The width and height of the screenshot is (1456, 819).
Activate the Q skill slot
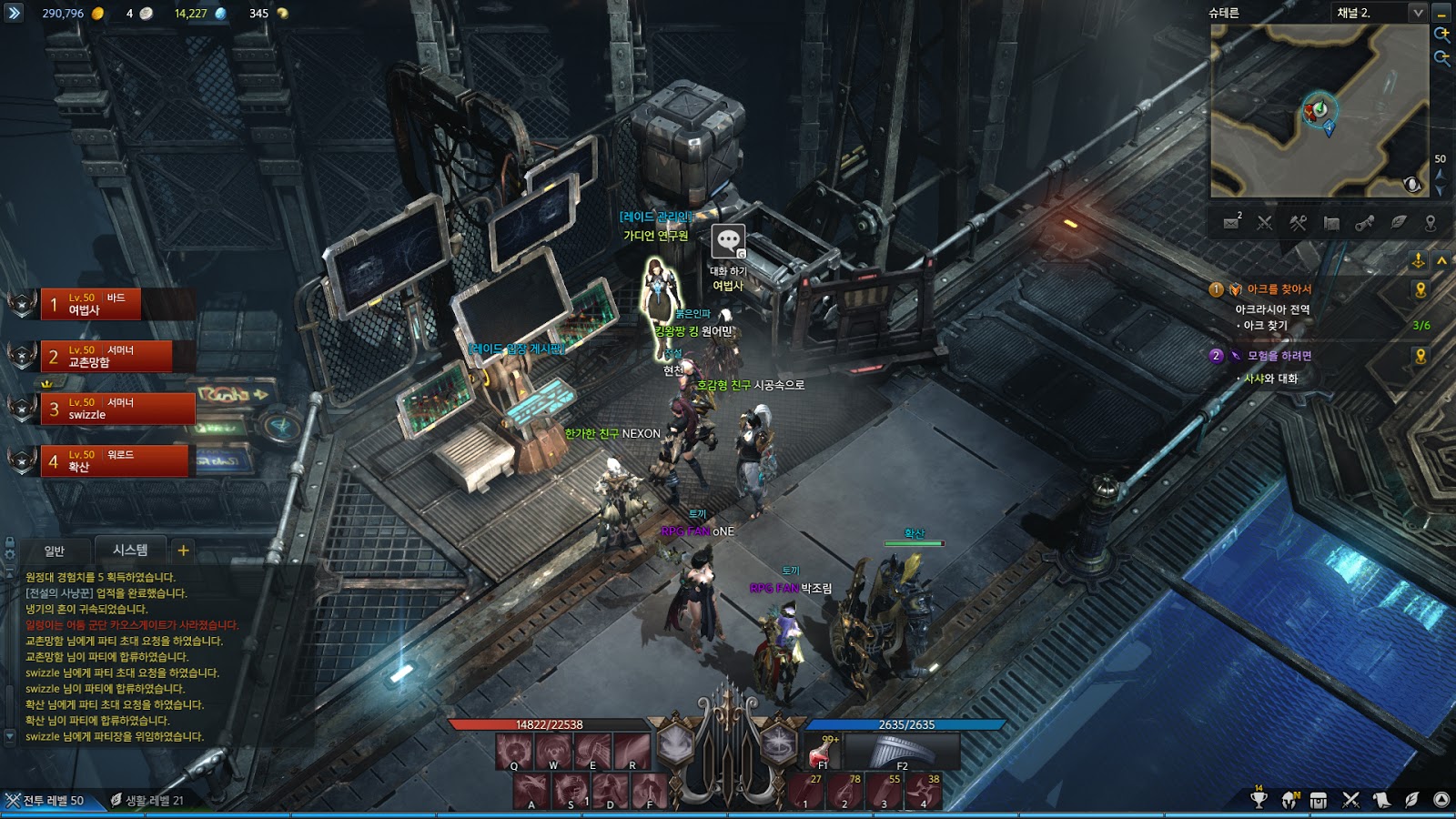click(514, 753)
